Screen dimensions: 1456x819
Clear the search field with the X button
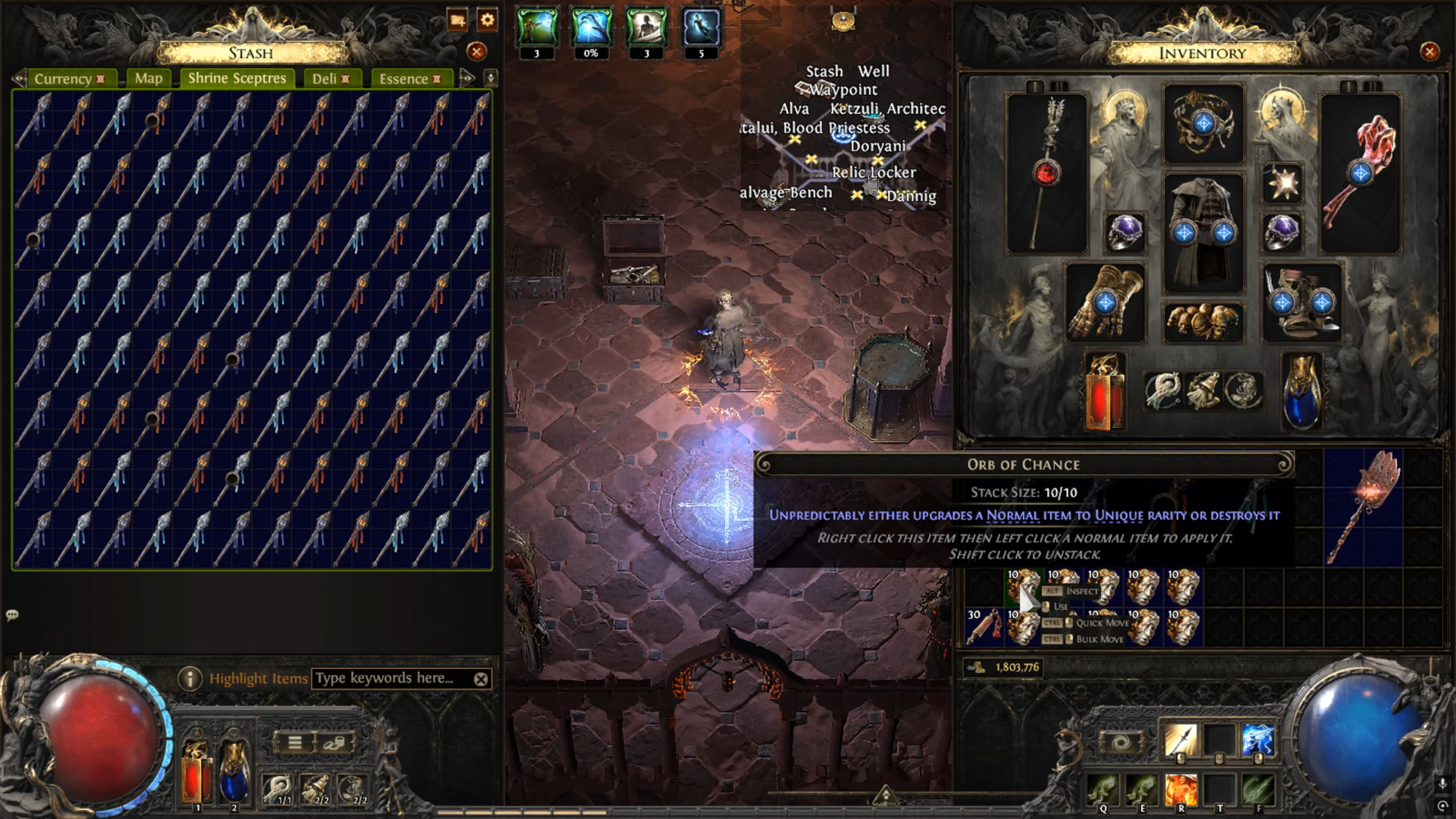pos(481,678)
